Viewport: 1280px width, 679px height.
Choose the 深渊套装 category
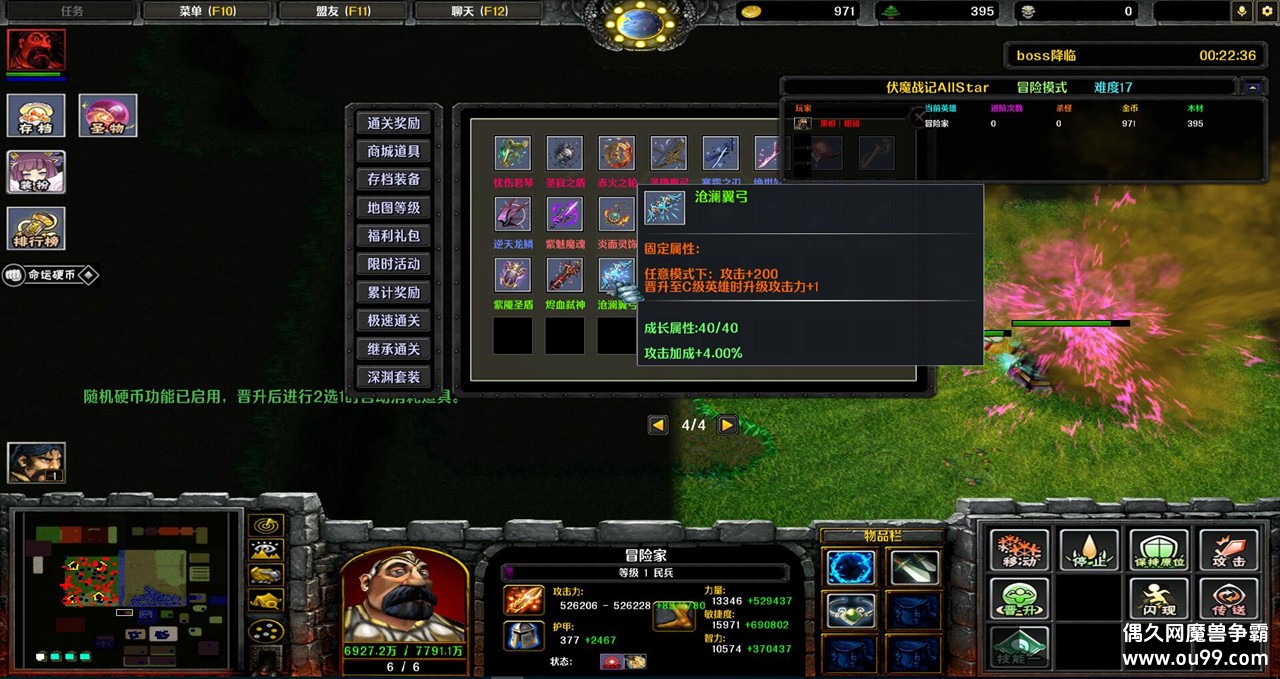click(x=393, y=377)
